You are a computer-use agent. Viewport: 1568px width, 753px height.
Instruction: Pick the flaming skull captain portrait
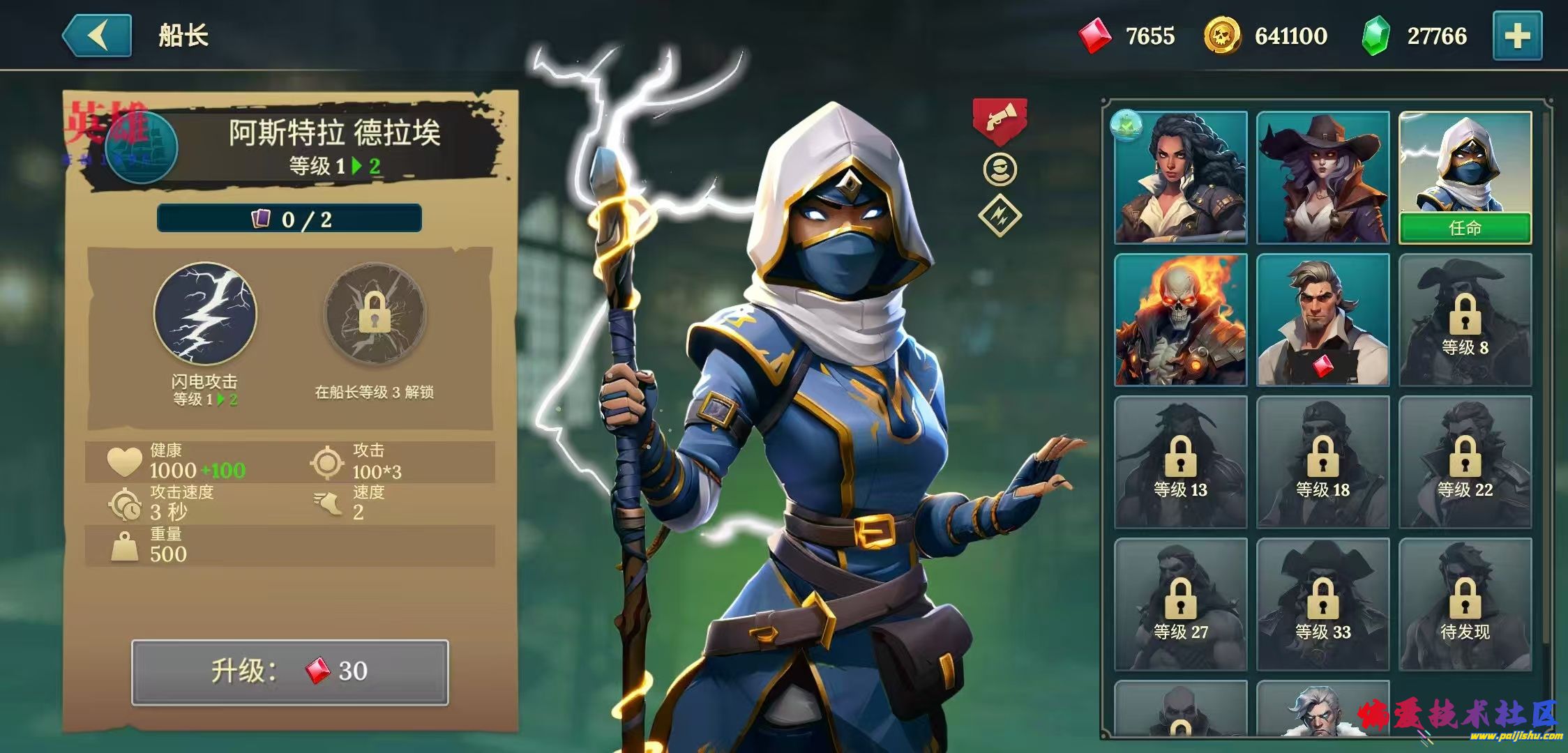(1181, 320)
